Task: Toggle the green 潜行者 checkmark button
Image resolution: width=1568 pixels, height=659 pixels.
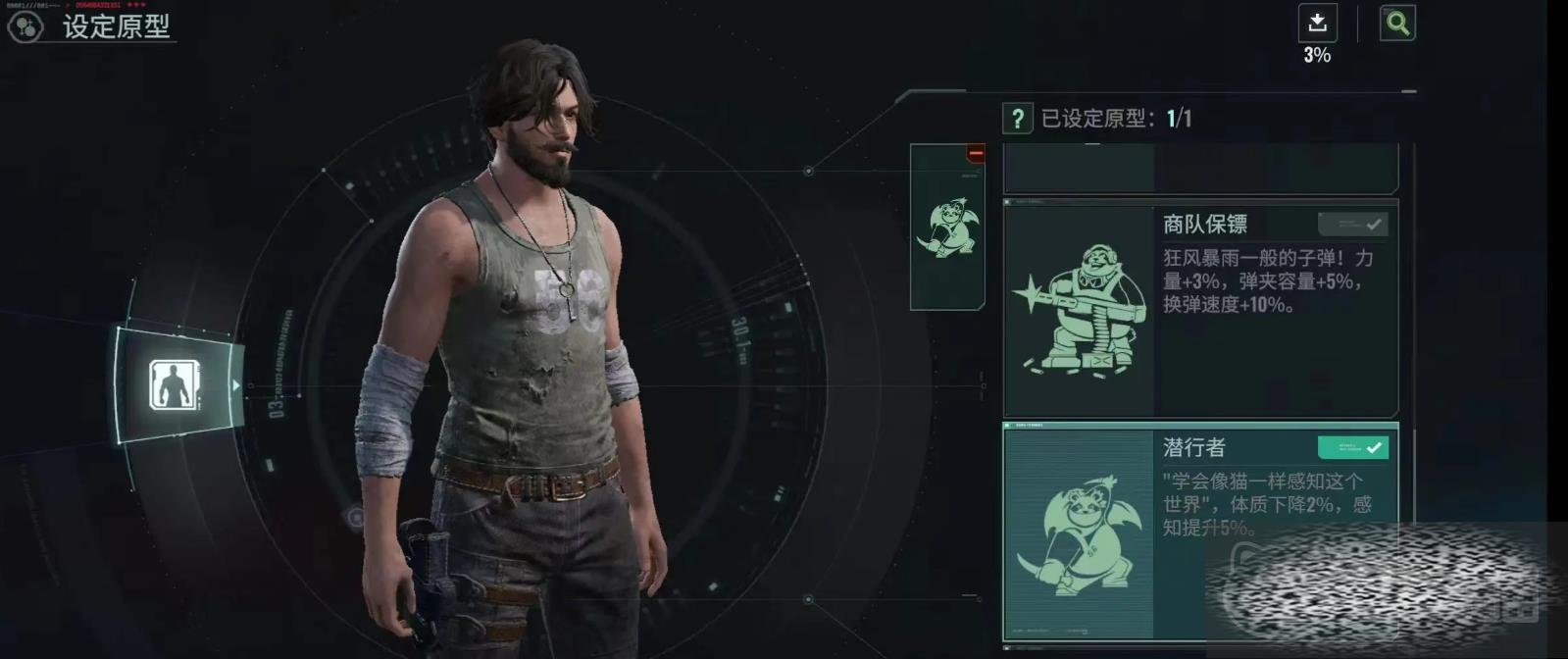Action: point(1352,448)
